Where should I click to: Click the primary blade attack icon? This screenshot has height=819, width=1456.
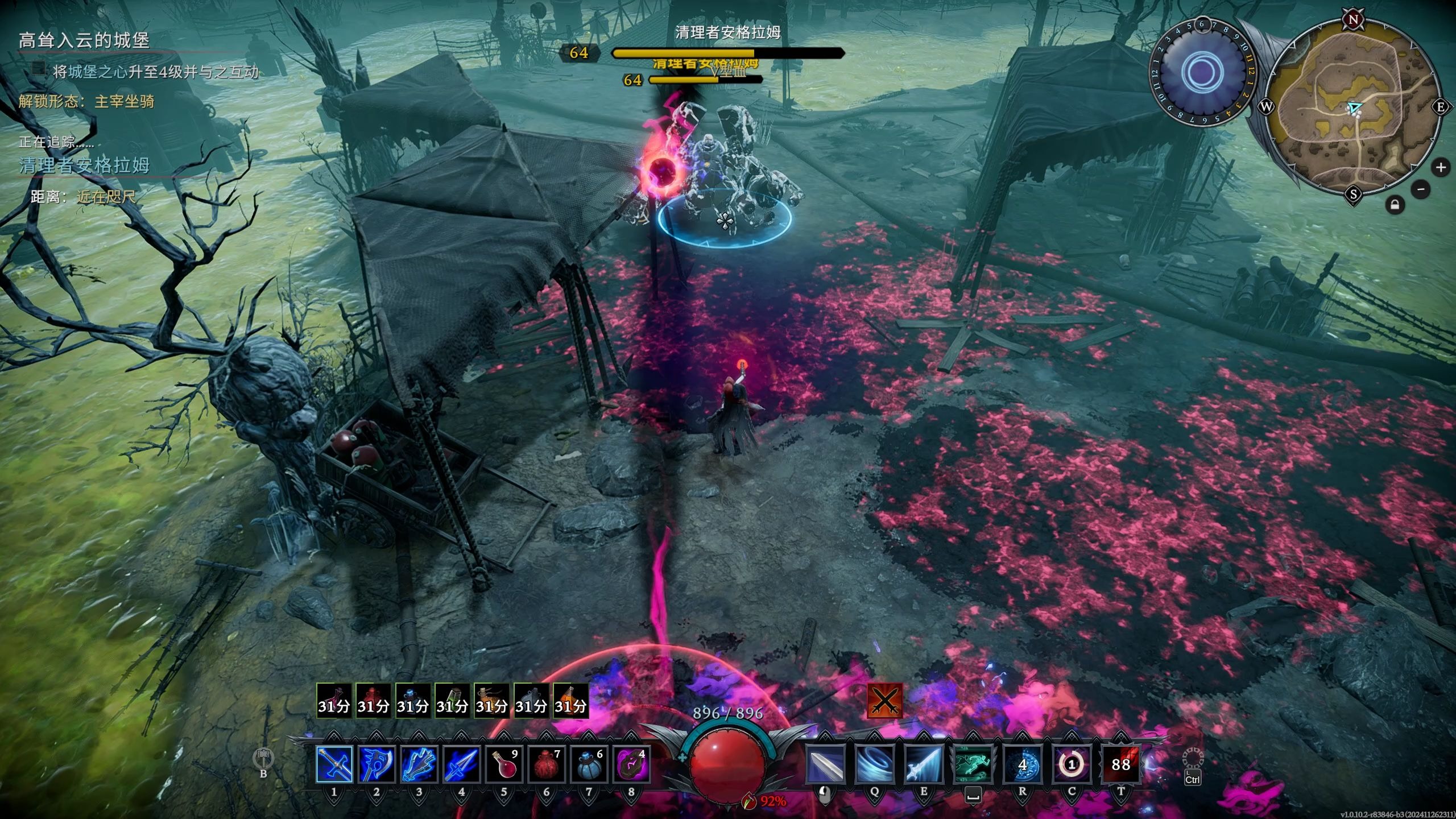tap(825, 765)
